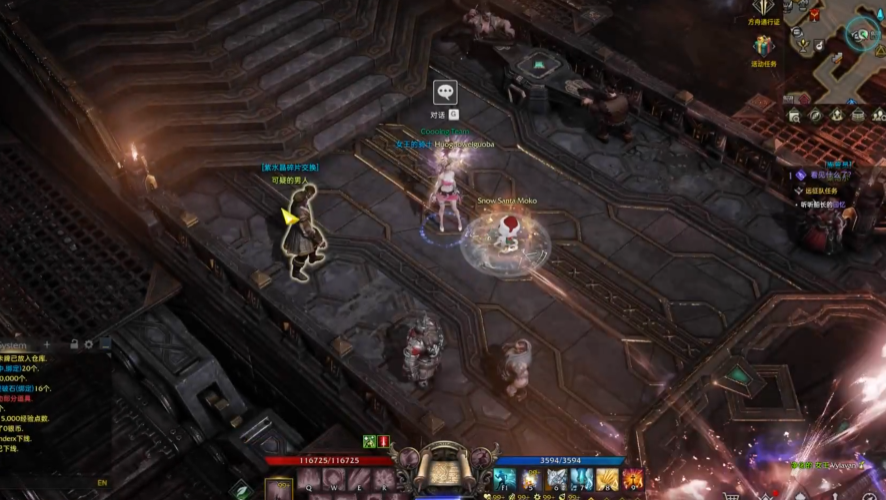The height and width of the screenshot is (500, 886).
Task: Click the red sword buff icon
Action: tap(384, 441)
